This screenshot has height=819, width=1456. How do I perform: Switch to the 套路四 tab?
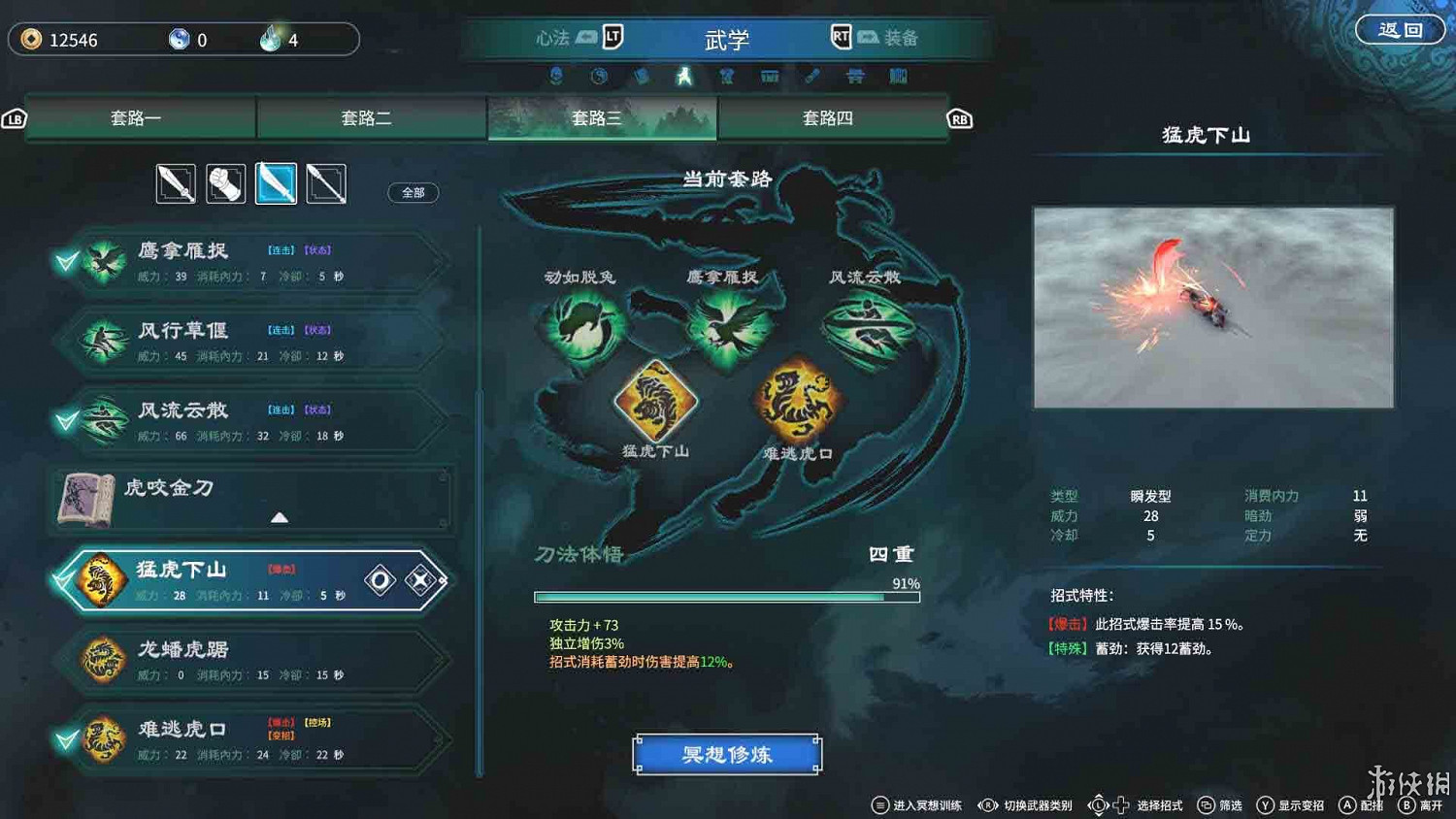coord(833,117)
